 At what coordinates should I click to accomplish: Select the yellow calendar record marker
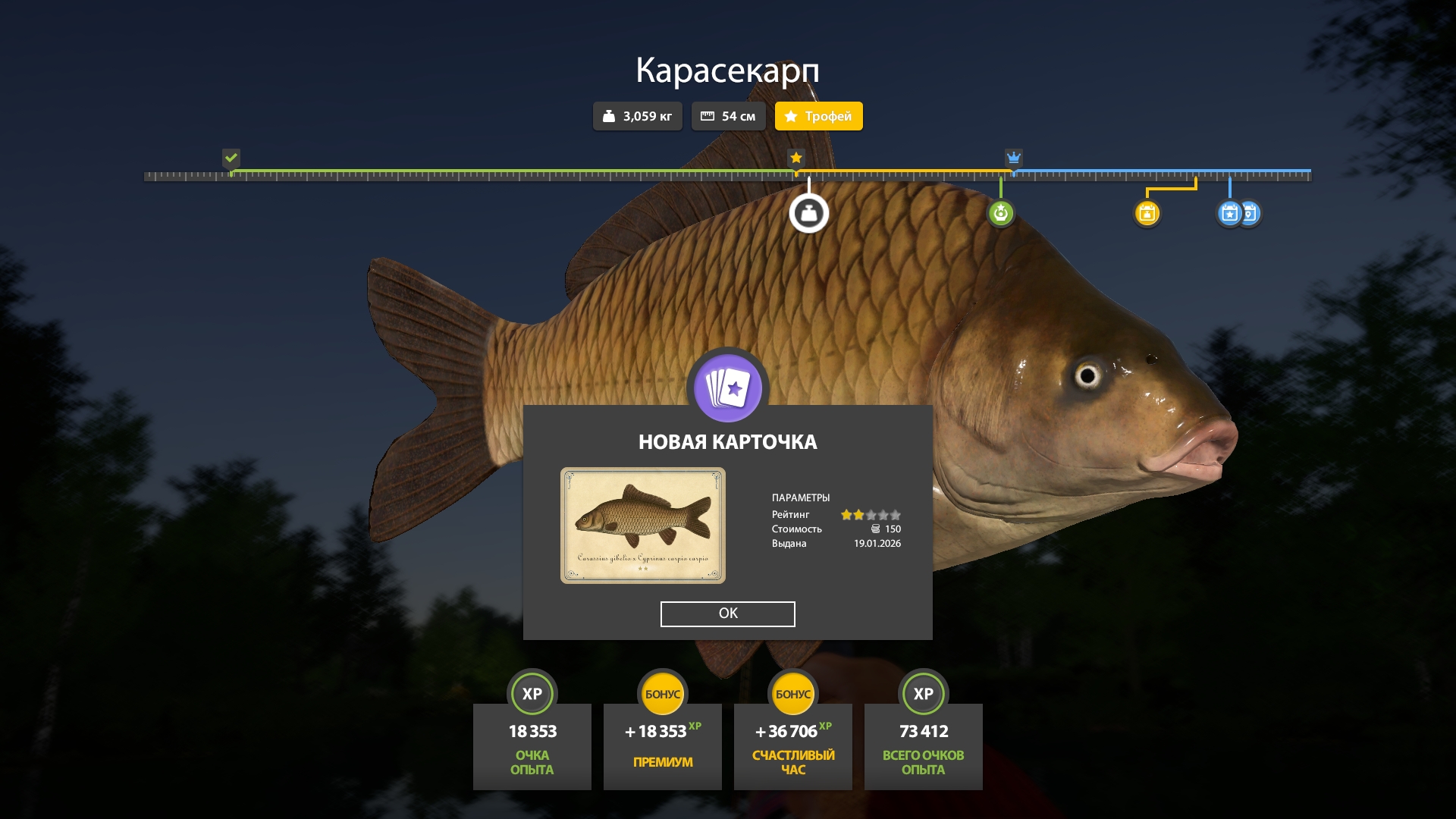click(x=1147, y=213)
